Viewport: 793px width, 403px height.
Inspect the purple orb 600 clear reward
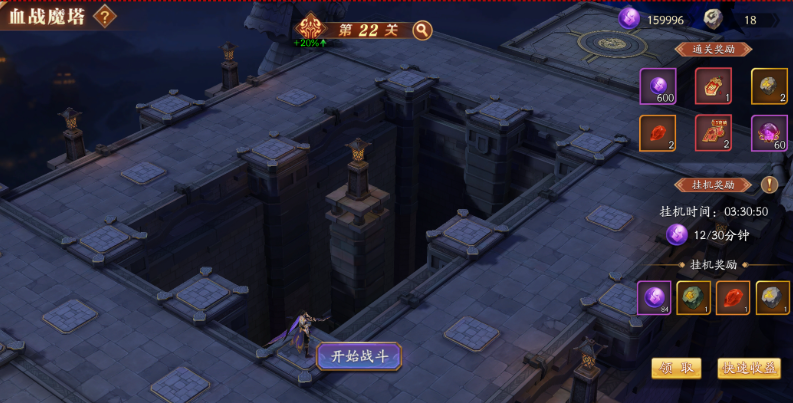pyautogui.click(x=657, y=86)
